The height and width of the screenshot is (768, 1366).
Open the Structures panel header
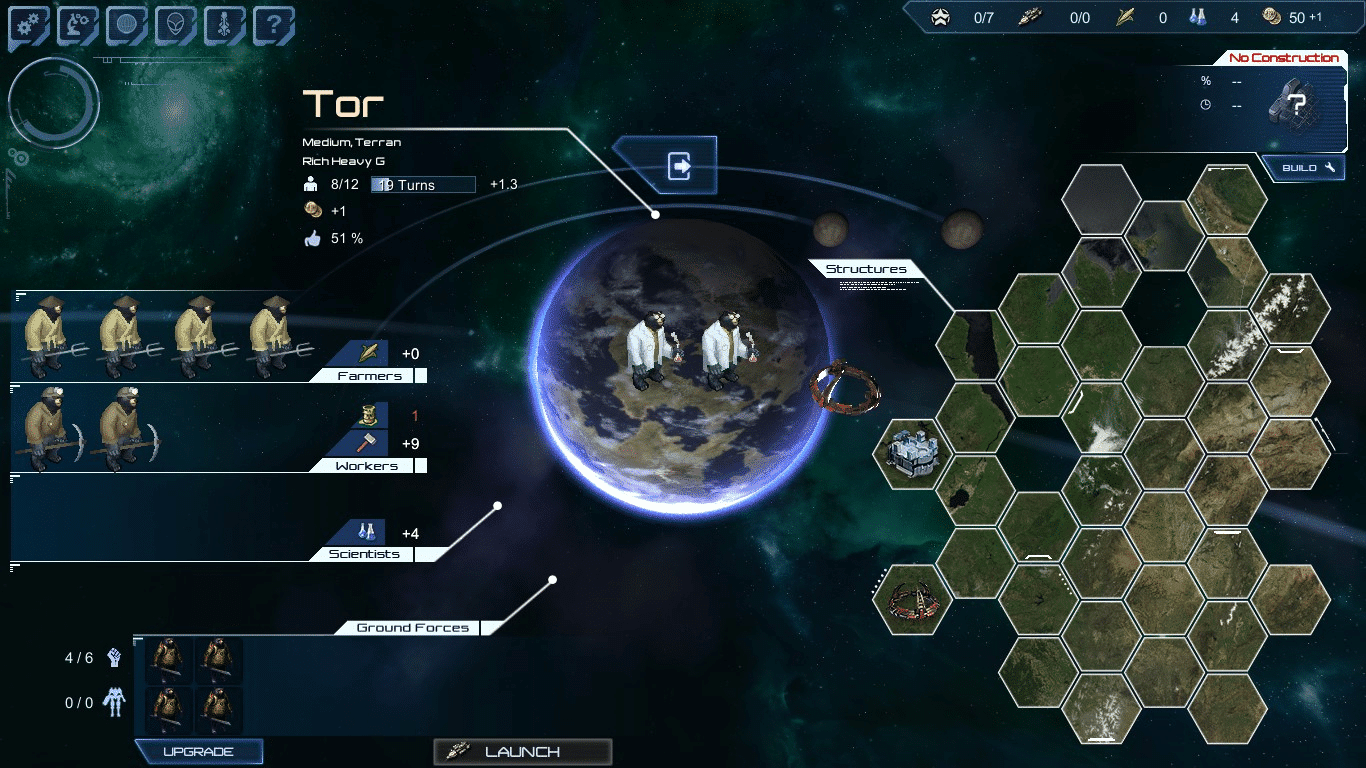coord(866,269)
